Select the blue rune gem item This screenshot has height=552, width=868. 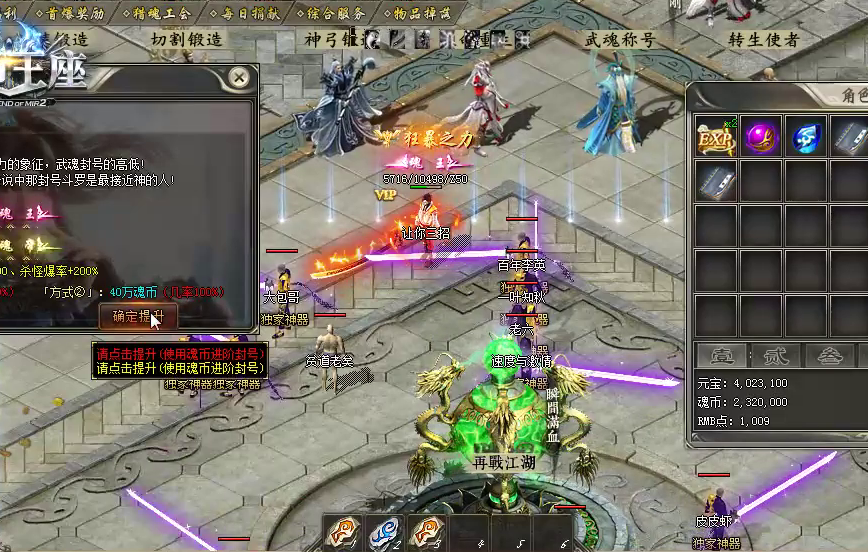coord(806,136)
